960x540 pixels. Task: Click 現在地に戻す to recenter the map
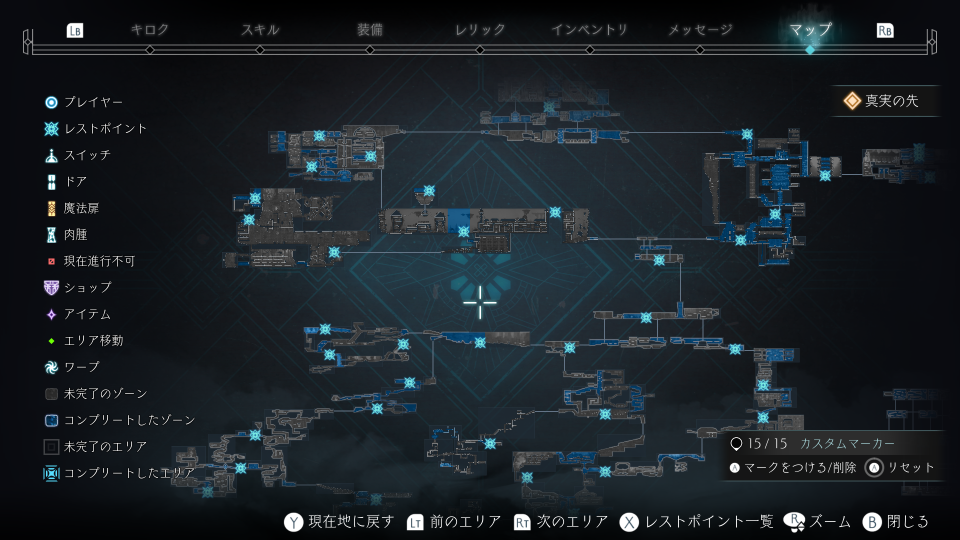(342, 522)
